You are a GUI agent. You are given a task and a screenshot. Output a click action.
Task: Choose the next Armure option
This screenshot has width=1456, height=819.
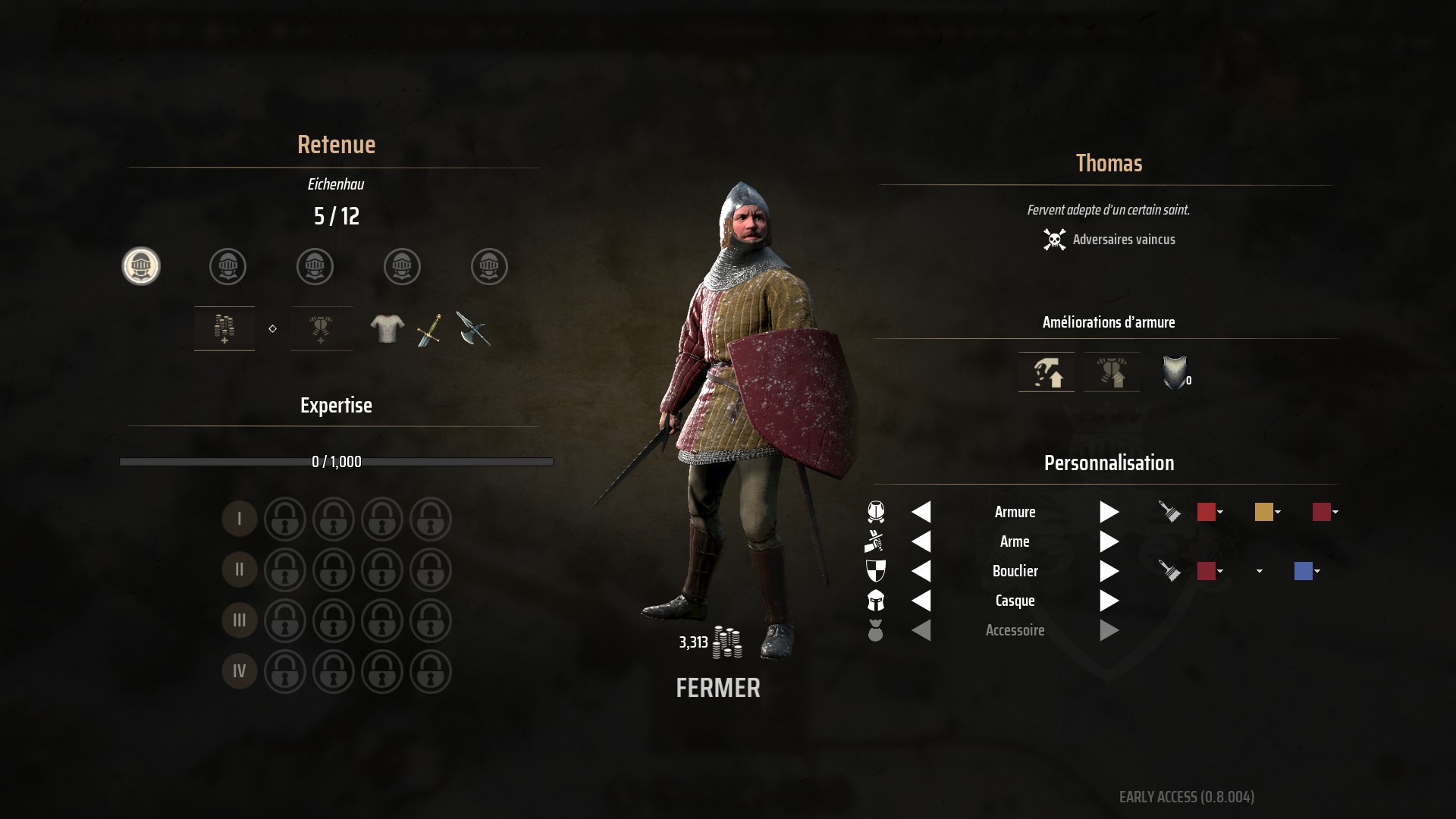coord(1109,512)
